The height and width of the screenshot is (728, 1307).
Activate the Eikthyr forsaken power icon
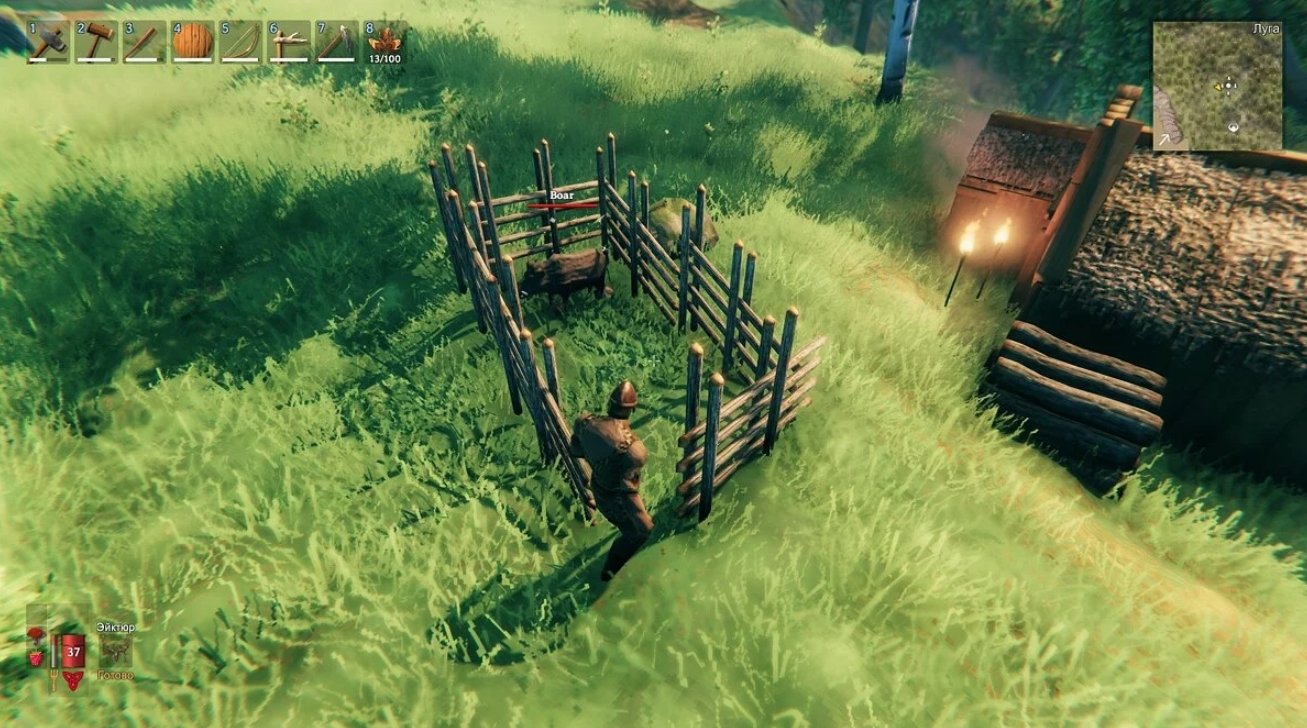[116, 649]
